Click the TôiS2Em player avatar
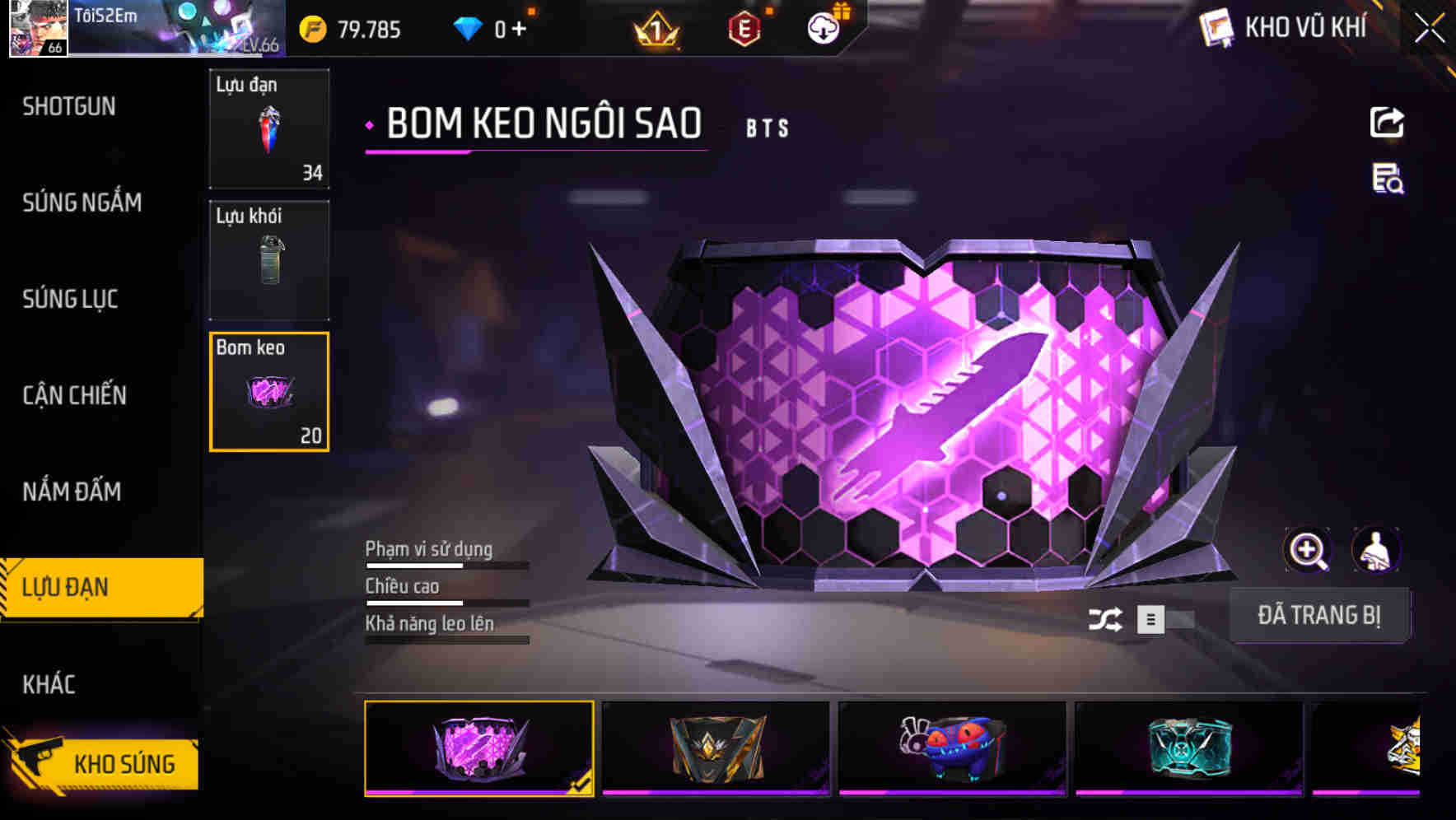 pyautogui.click(x=37, y=29)
